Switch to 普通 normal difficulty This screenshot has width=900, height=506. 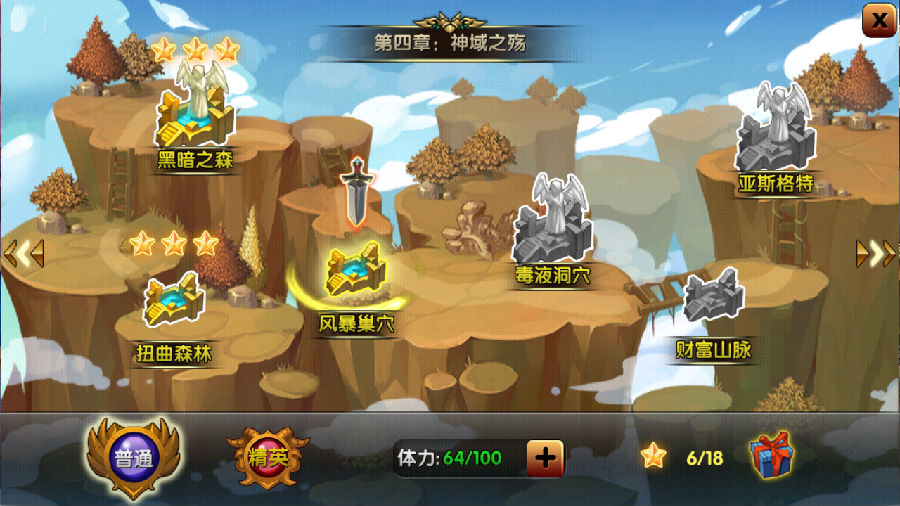131,459
